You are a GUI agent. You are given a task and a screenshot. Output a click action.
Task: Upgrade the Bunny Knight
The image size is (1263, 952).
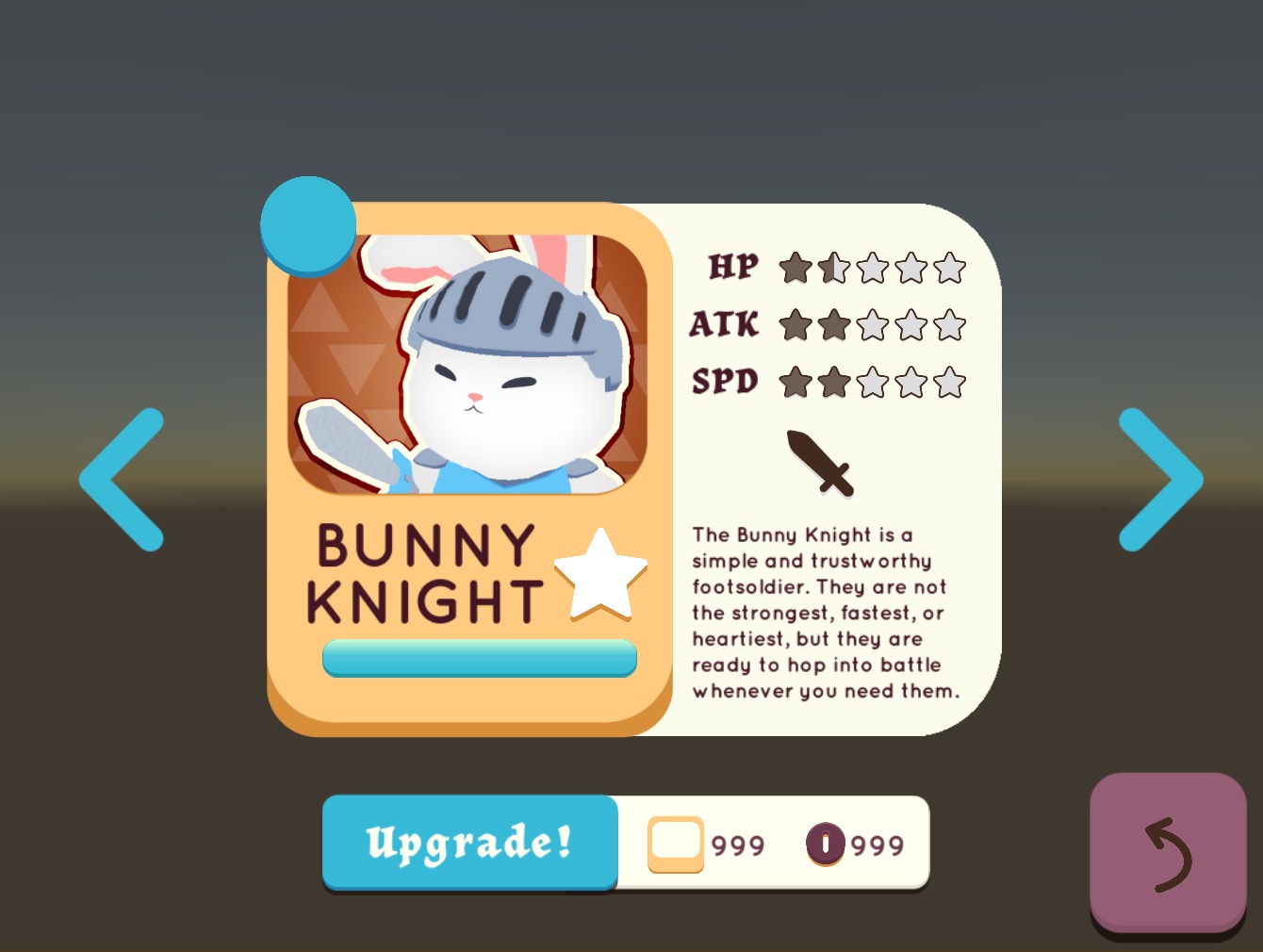tap(469, 842)
